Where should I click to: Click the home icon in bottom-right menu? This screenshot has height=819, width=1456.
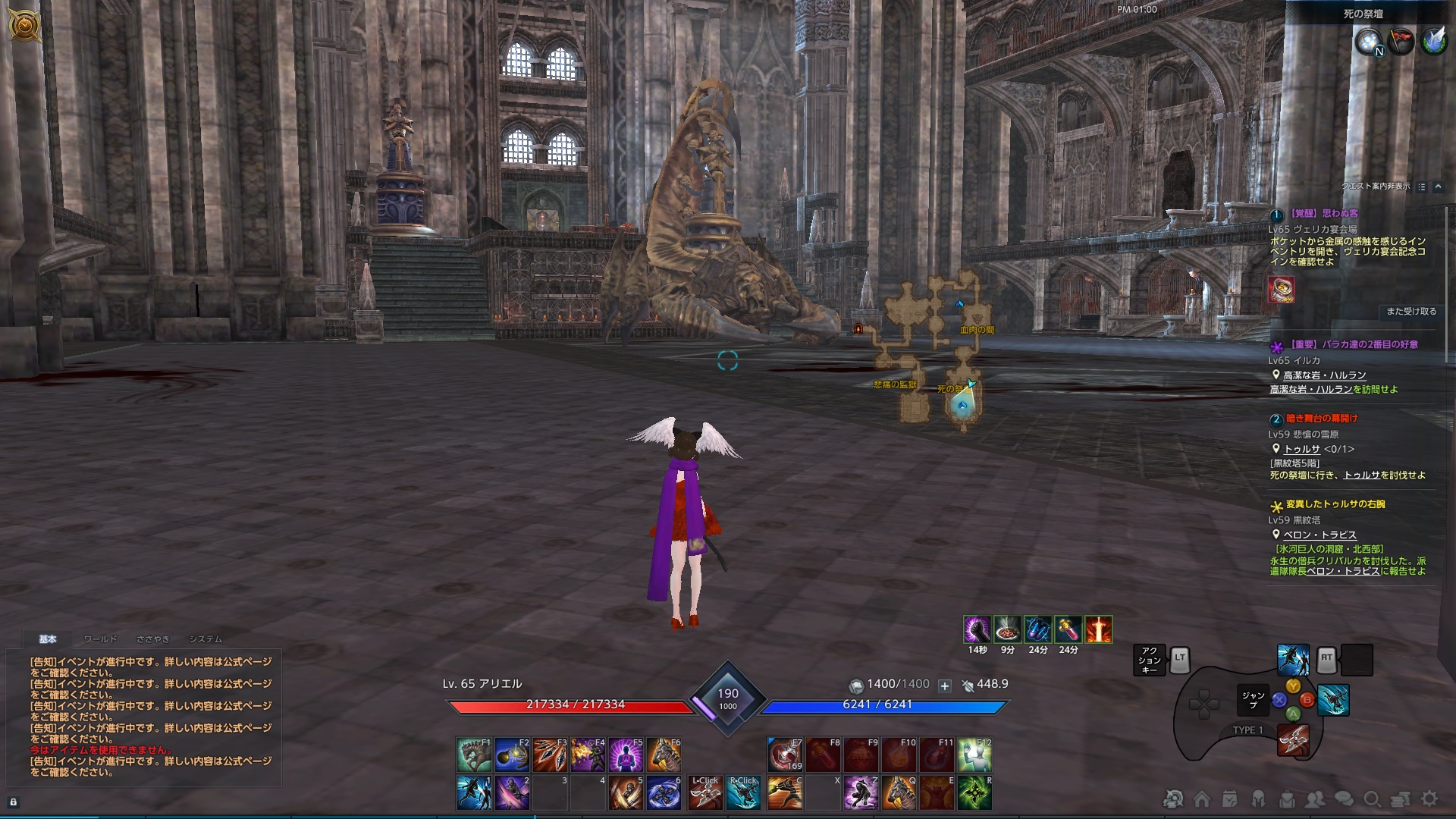coord(1203,799)
